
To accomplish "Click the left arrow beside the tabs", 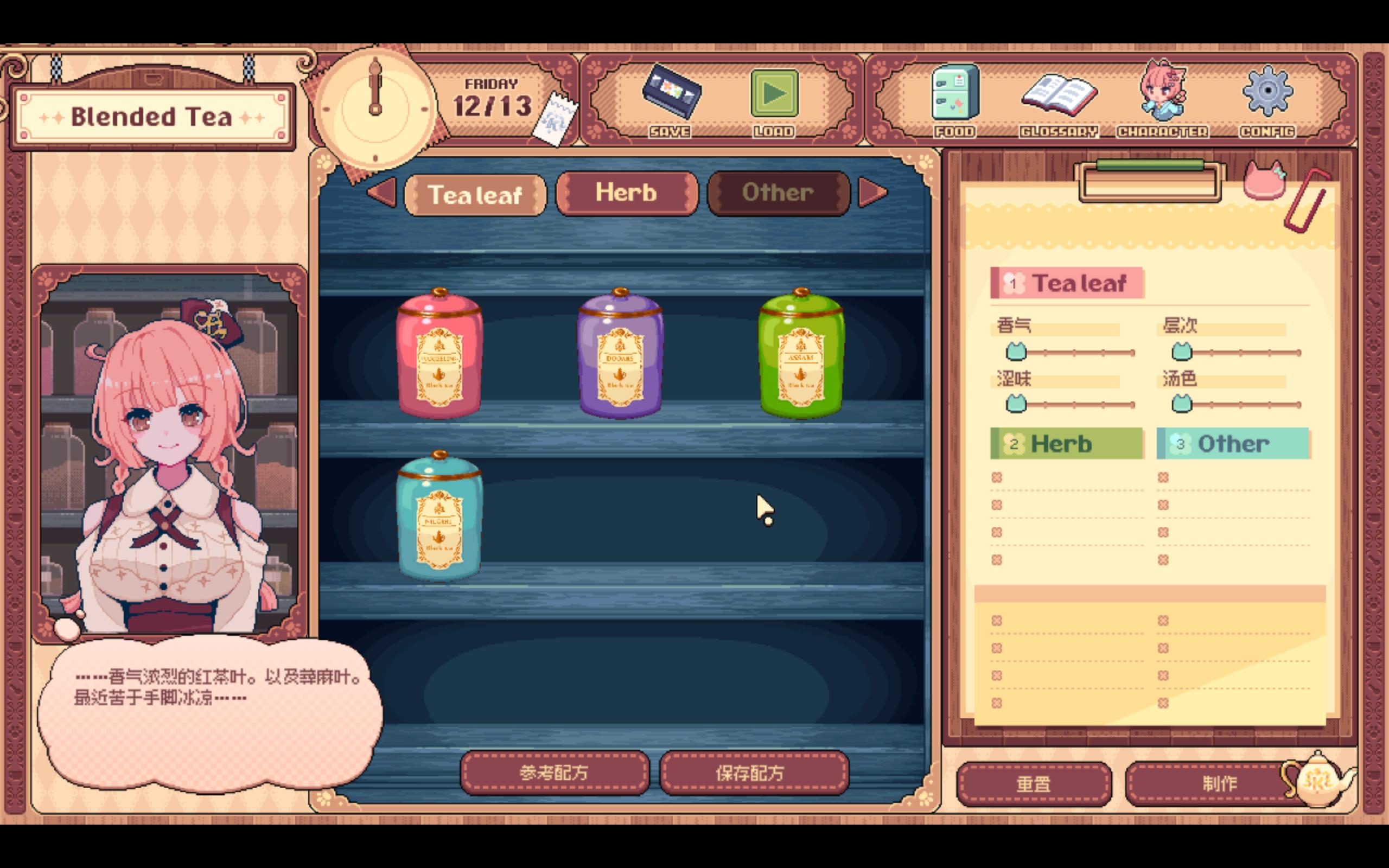I will click(x=383, y=193).
